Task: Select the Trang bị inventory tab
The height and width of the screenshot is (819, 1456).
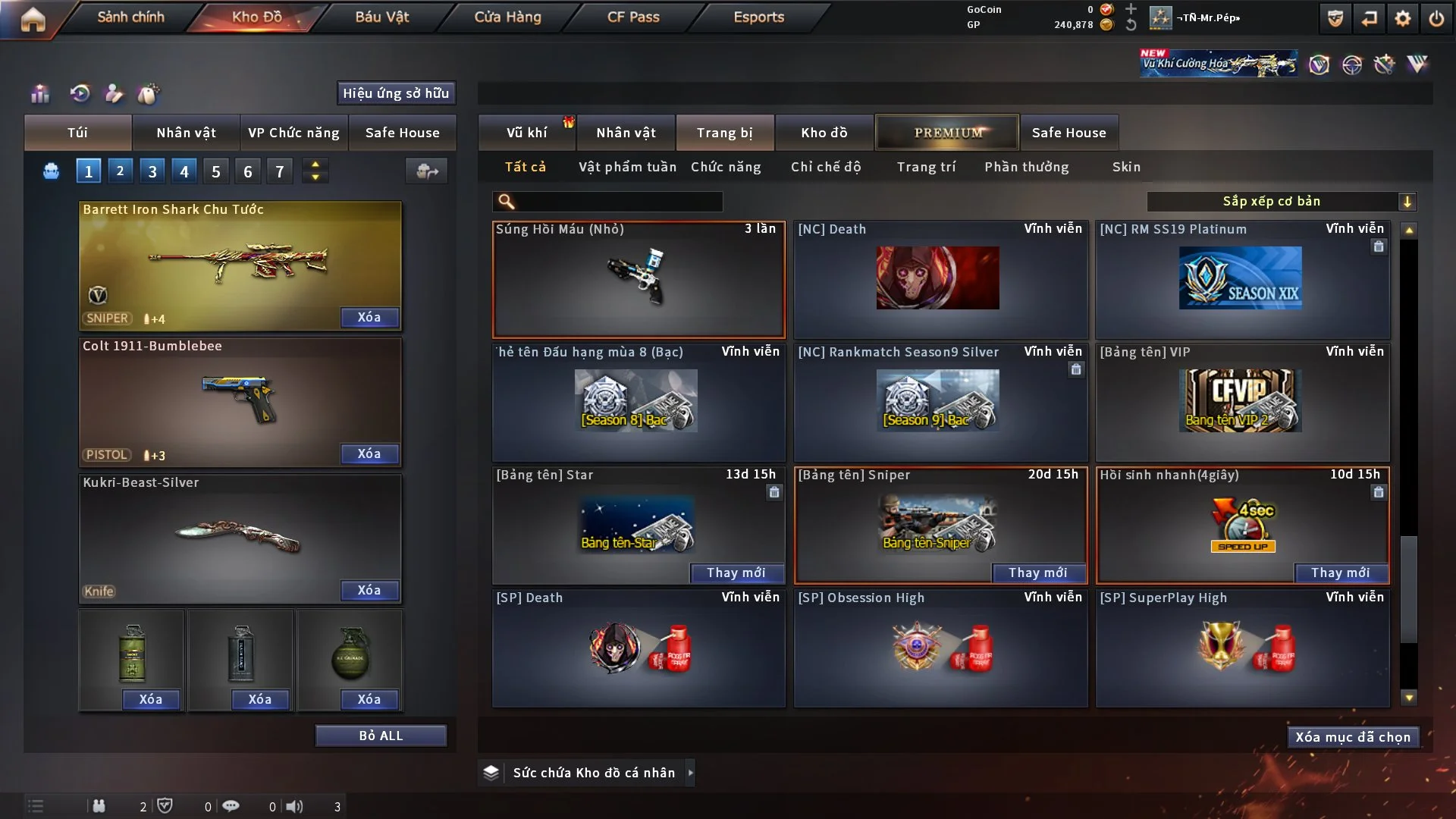Action: click(724, 133)
